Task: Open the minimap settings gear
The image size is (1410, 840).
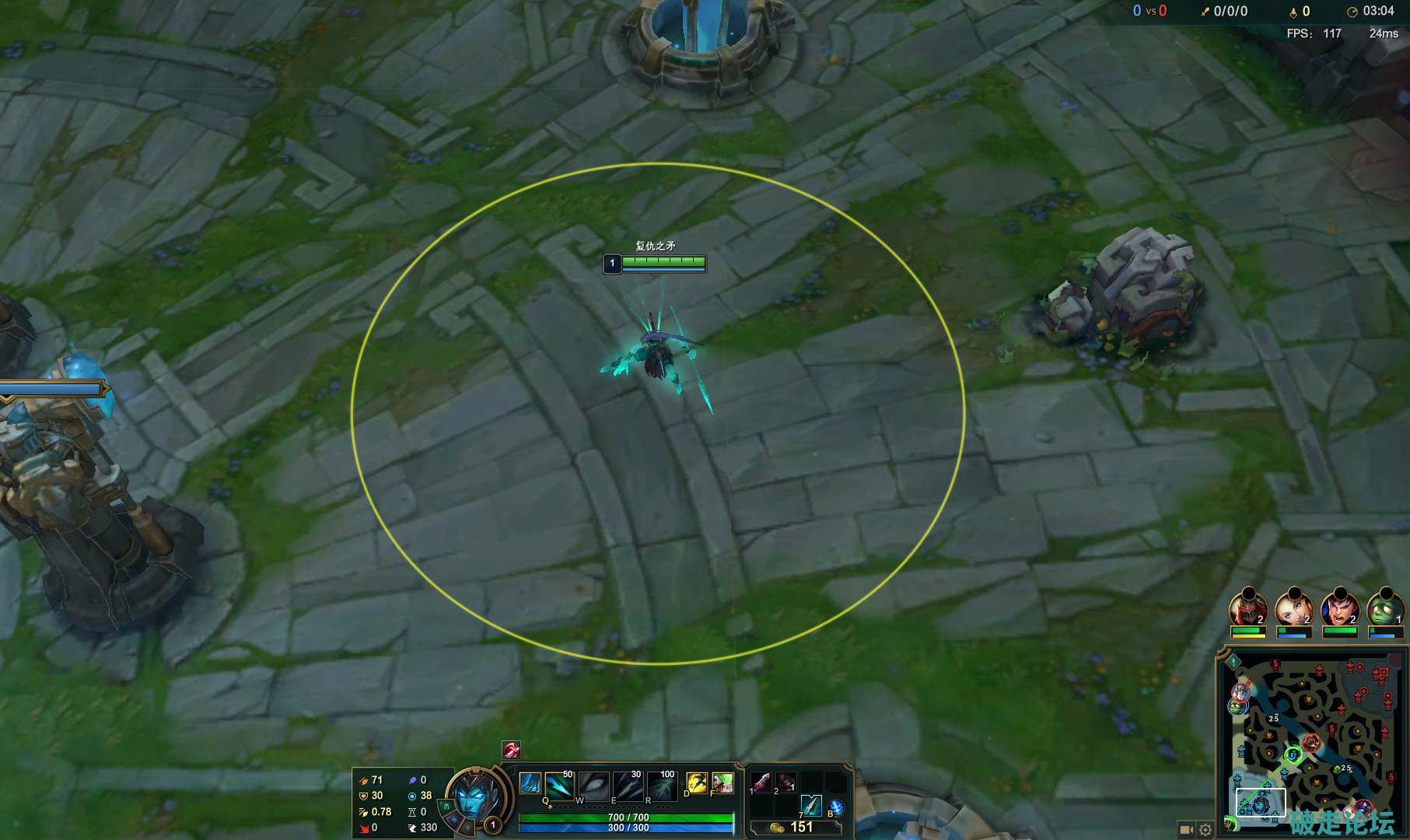Action: [1205, 829]
